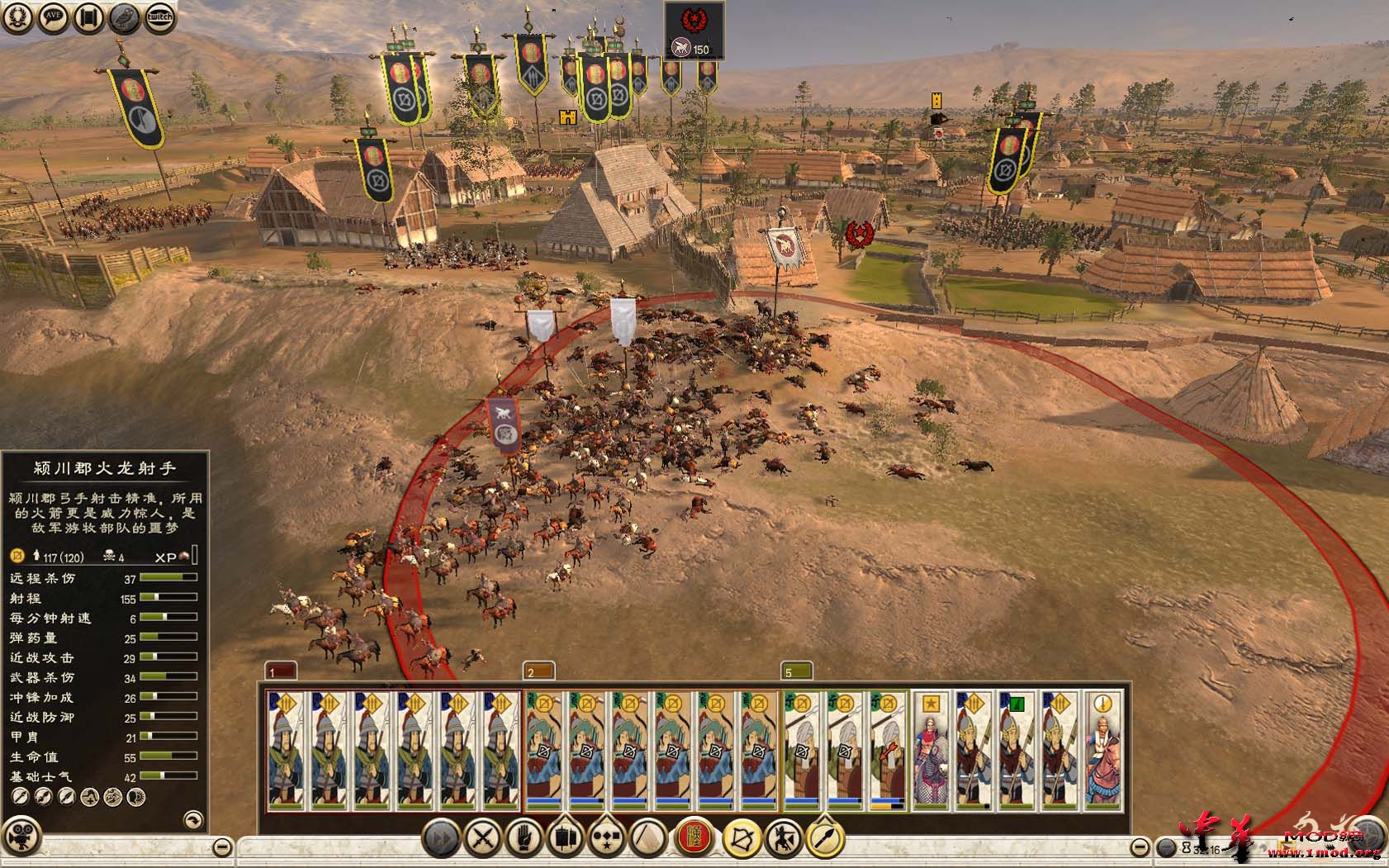Viewport: 1389px width, 868px height.
Task: Toggle the bow fire-at-will button
Action: (741, 838)
